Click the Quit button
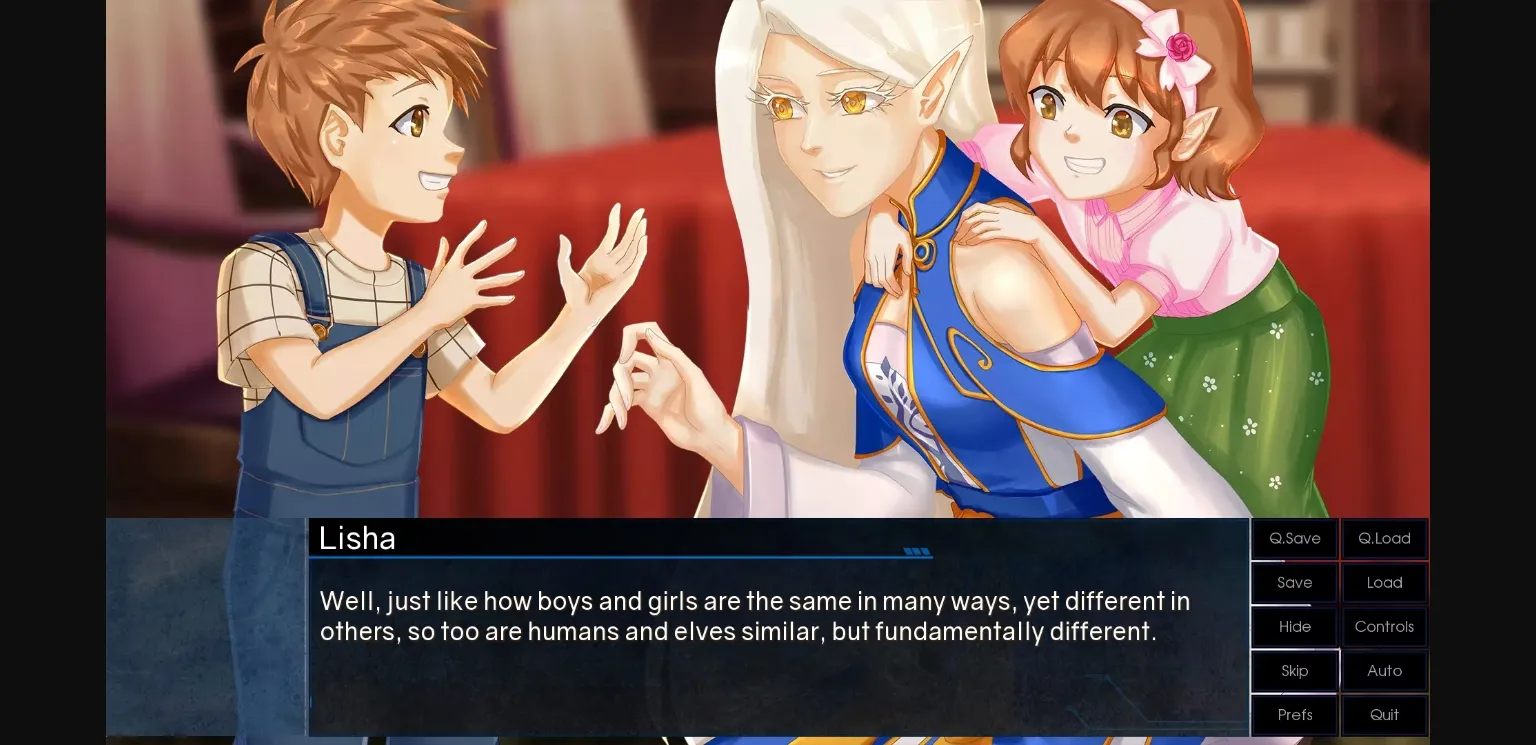Viewport: 1536px width, 745px height. click(1384, 714)
